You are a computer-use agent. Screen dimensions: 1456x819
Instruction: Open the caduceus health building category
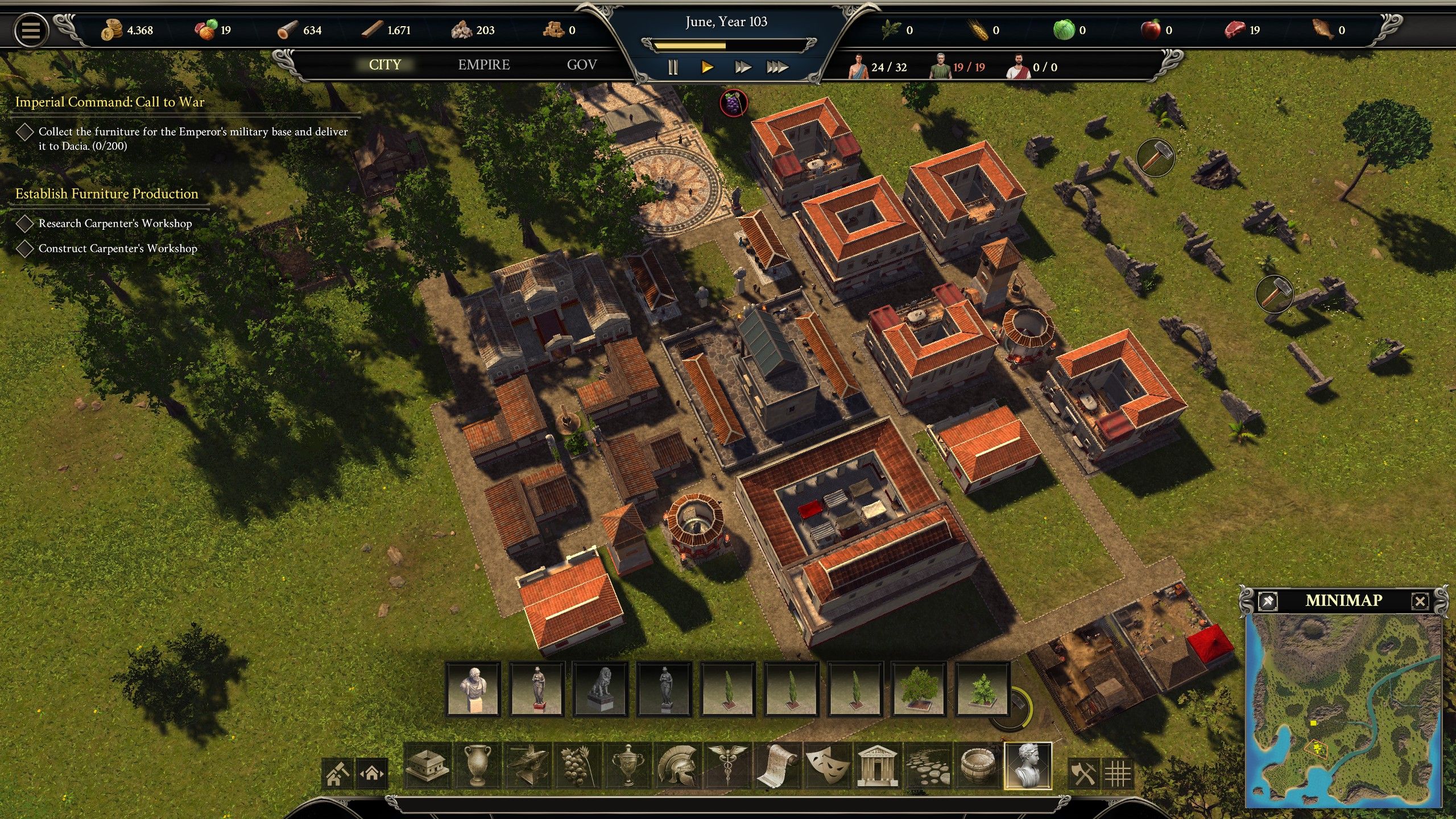click(727, 766)
